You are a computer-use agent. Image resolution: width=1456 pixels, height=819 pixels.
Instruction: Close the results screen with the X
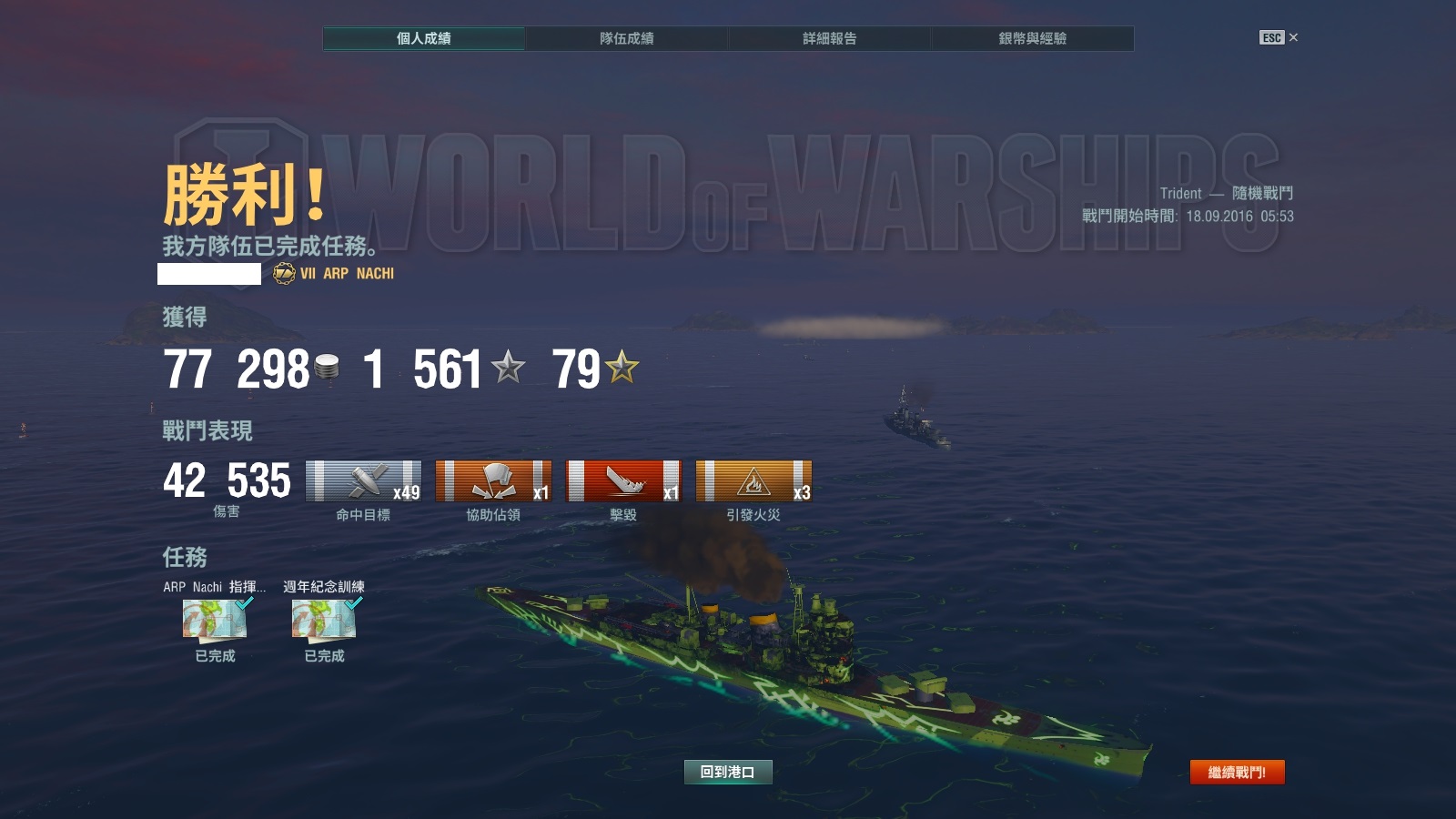tap(1293, 37)
